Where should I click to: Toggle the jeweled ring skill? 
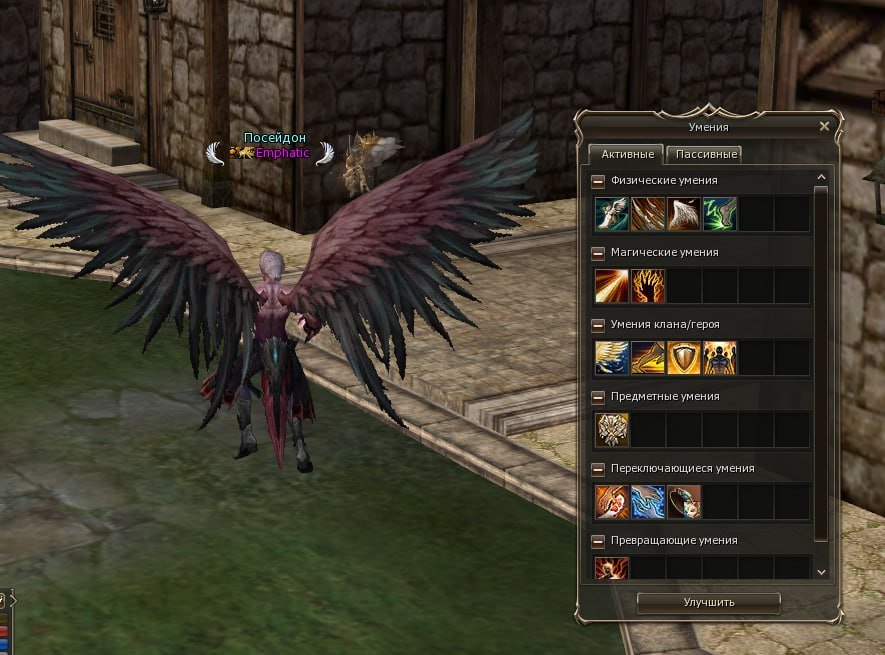(x=684, y=502)
